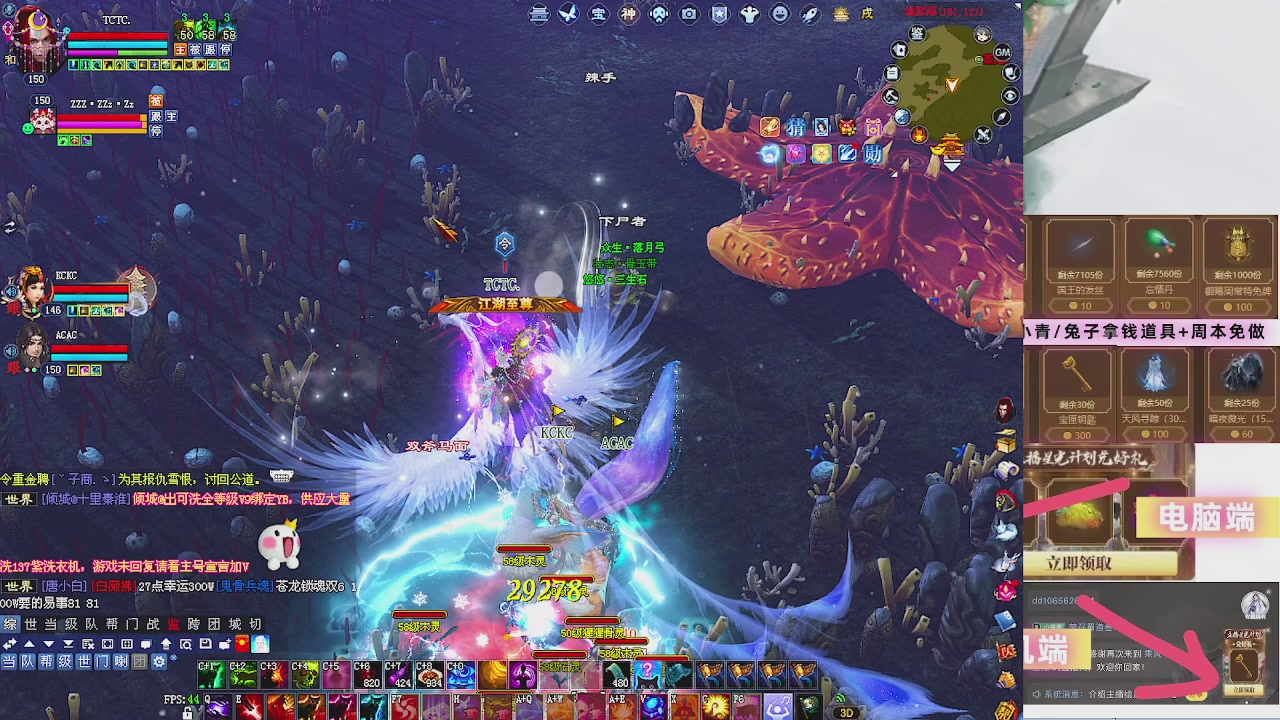Click the 立即领取 claim button in stream overlay
Viewport: 1280px width, 720px height.
[x=1080, y=563]
